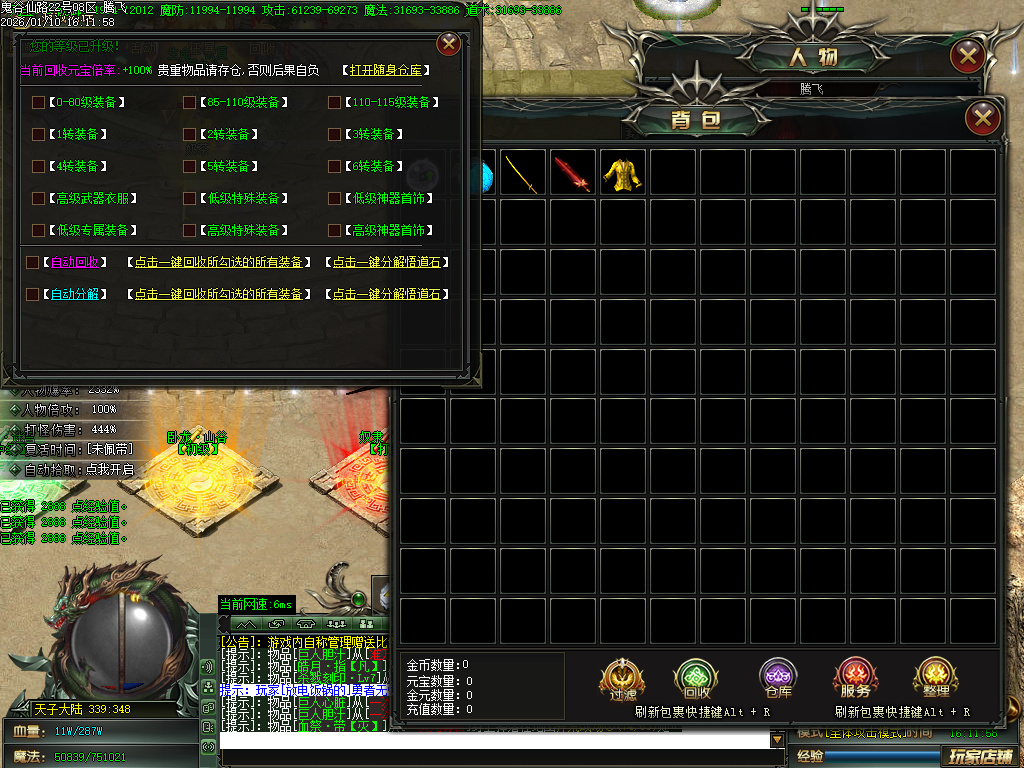Open the portable warehouse link 打开随身仓库
Image resolution: width=1024 pixels, height=768 pixels.
[x=386, y=71]
